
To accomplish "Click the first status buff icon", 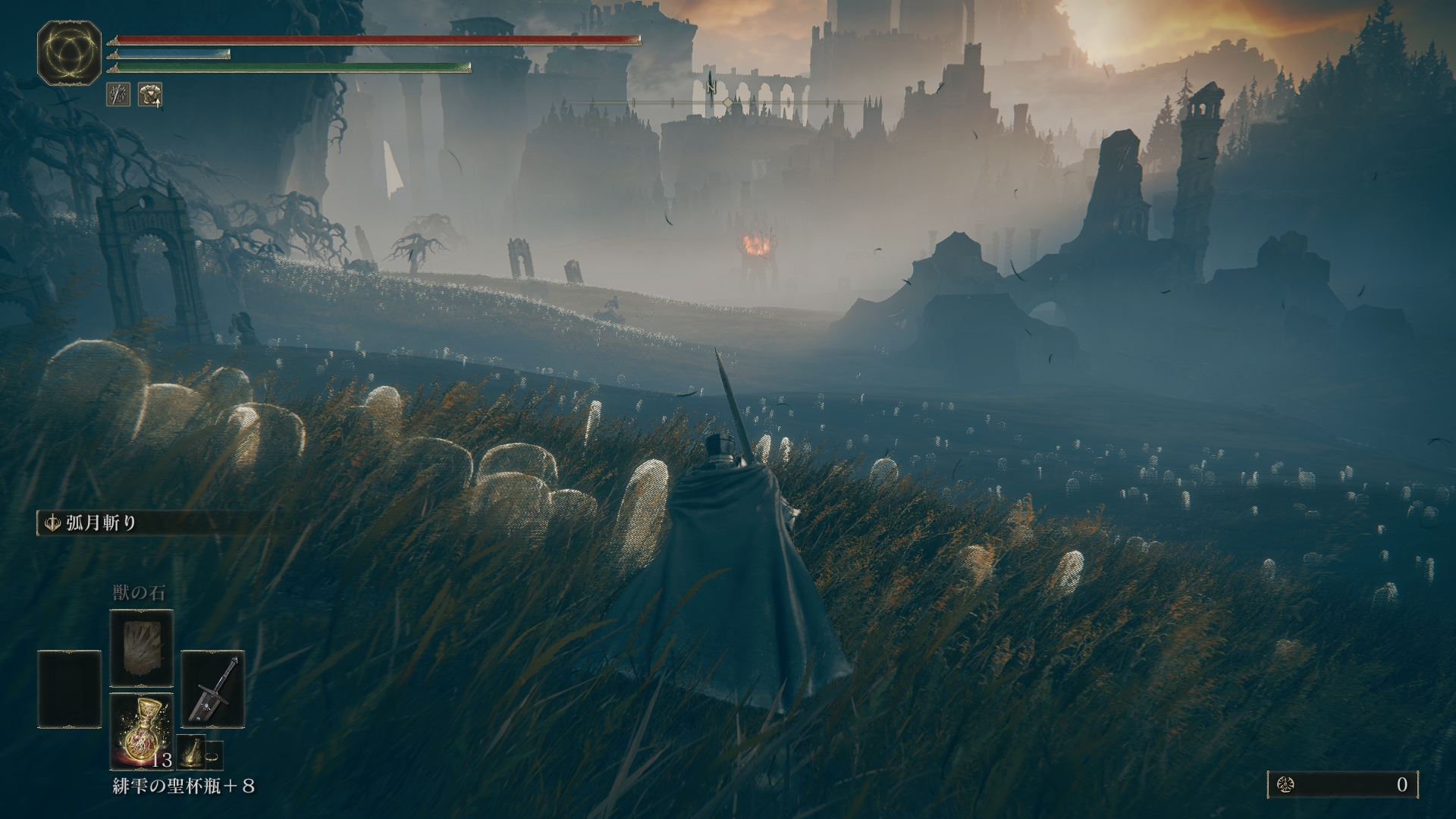I will (x=118, y=95).
